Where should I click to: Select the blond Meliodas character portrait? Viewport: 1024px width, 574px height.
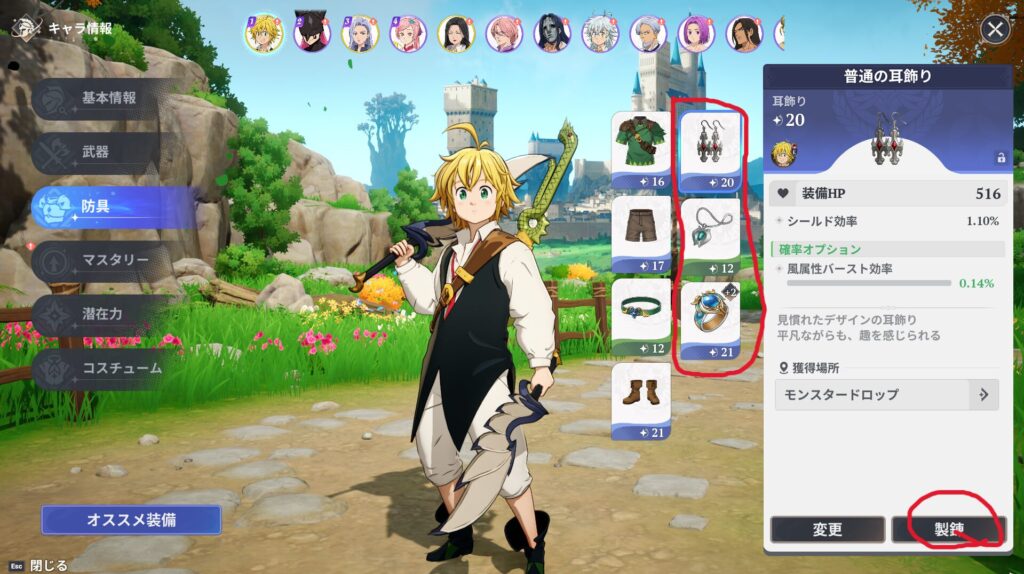264,33
